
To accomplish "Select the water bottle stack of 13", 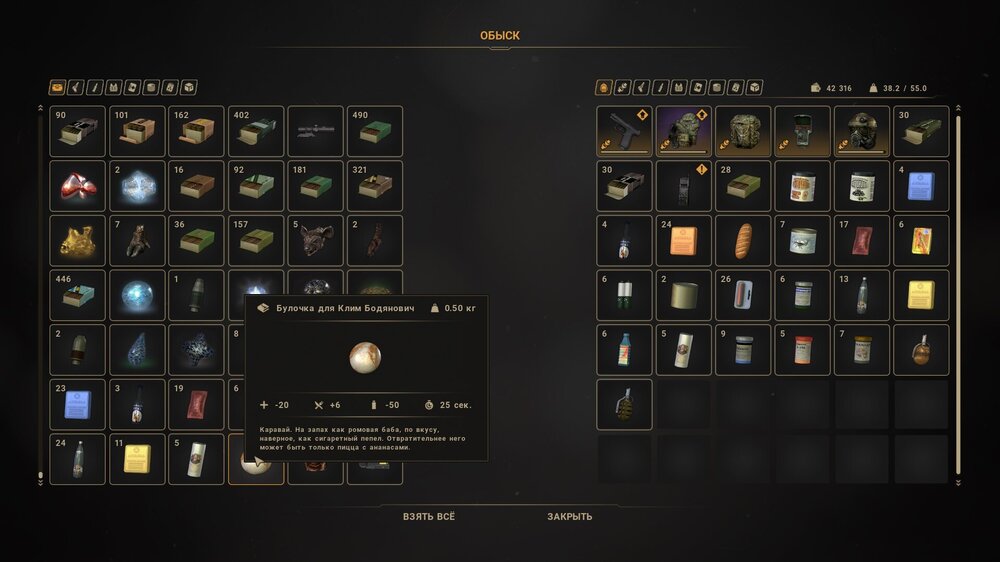I will (862, 295).
